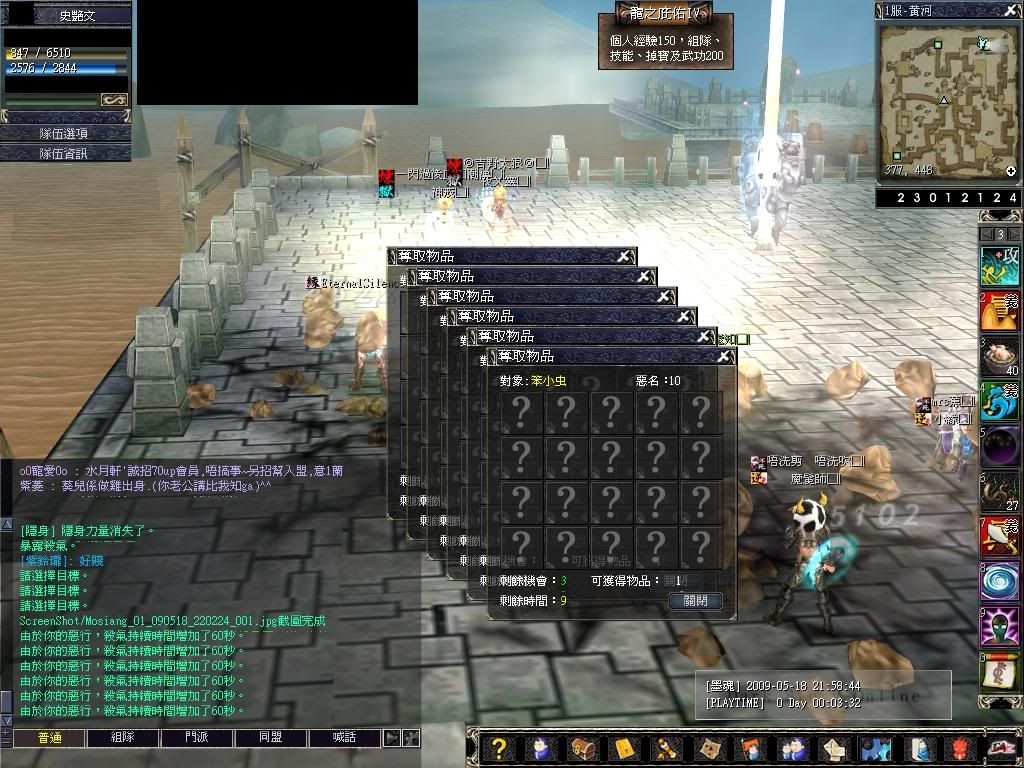Switch to the 普通 chat tab

(x=49, y=738)
